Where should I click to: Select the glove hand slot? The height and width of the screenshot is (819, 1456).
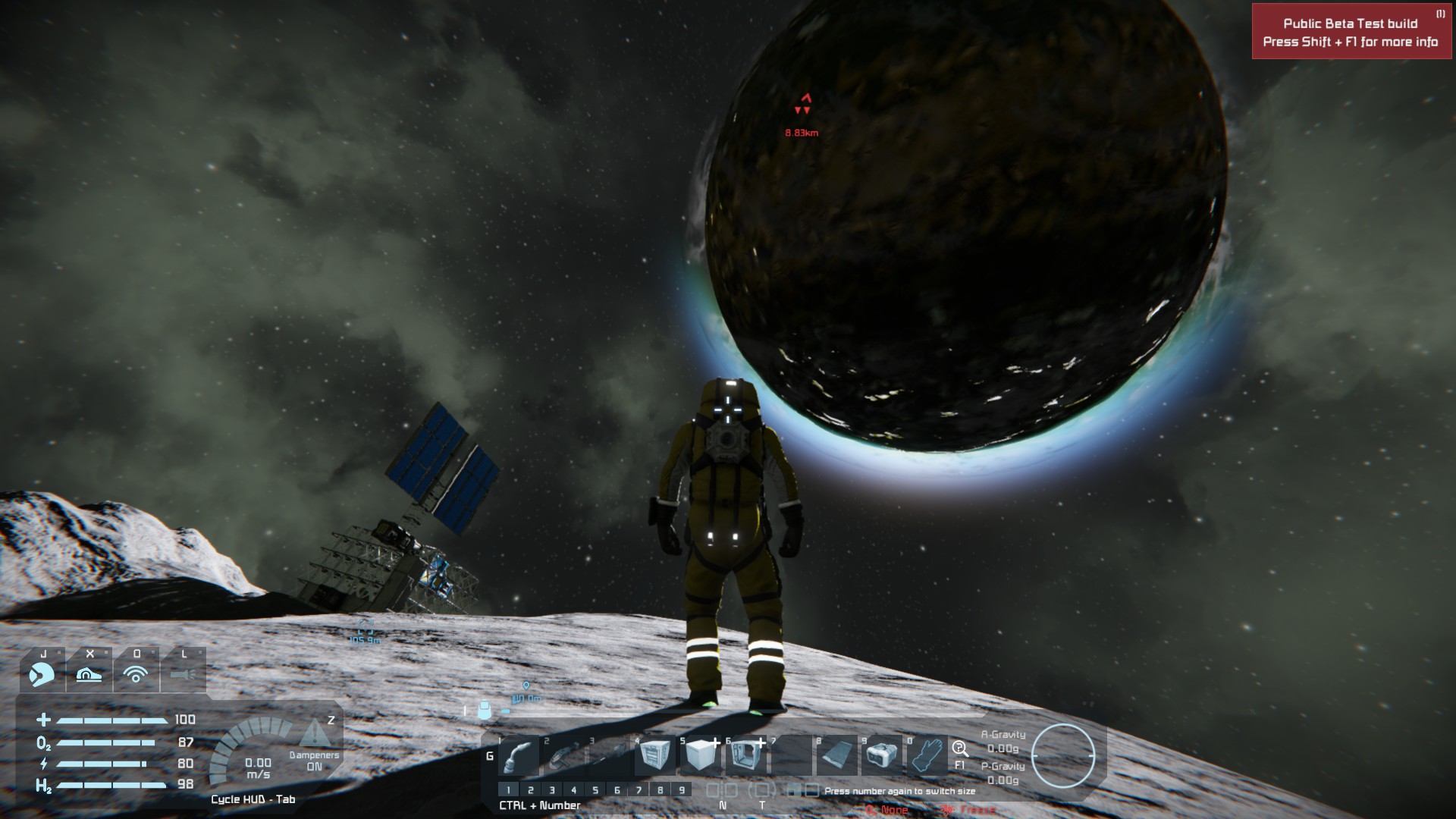(x=927, y=756)
